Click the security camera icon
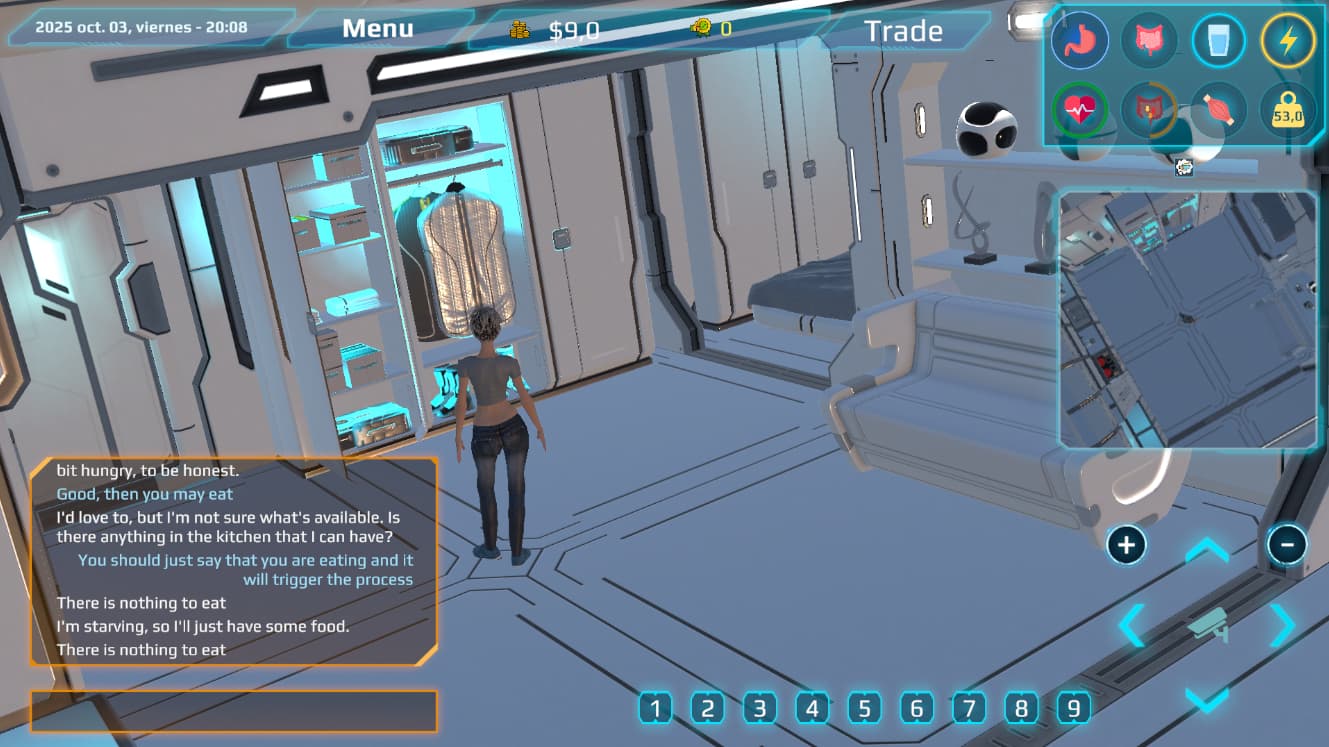Screen dimensions: 1329x747 1207,625
